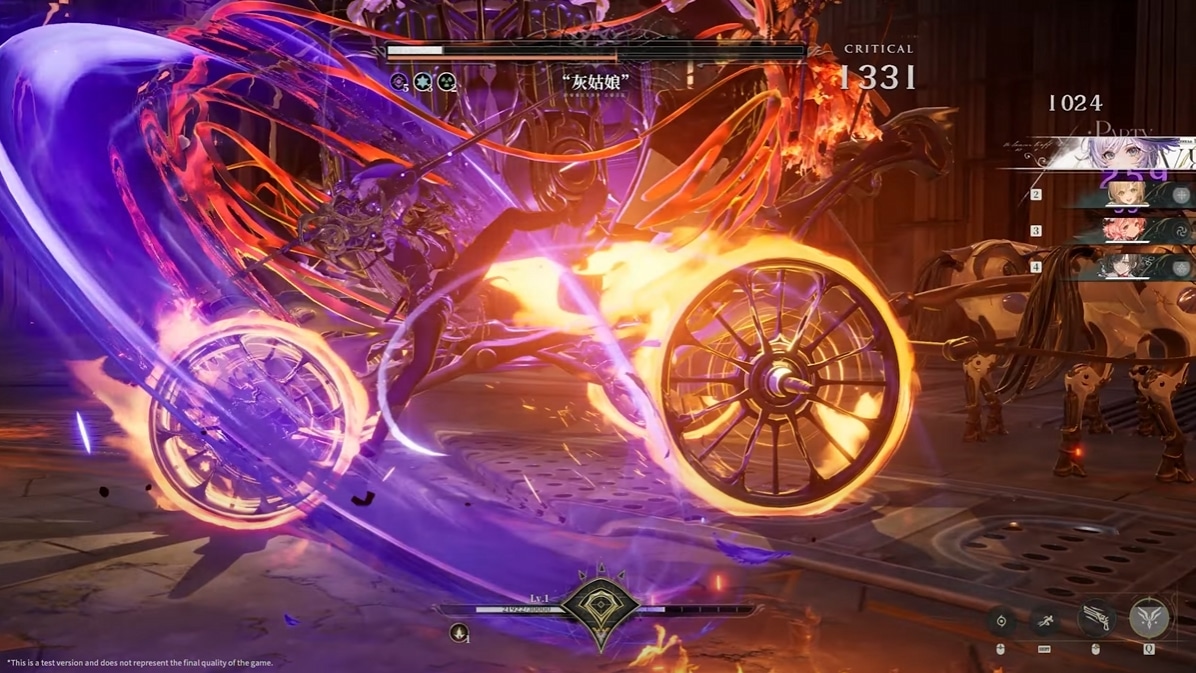Trigger the running figure dash ability
1196x673 pixels.
tap(1045, 621)
